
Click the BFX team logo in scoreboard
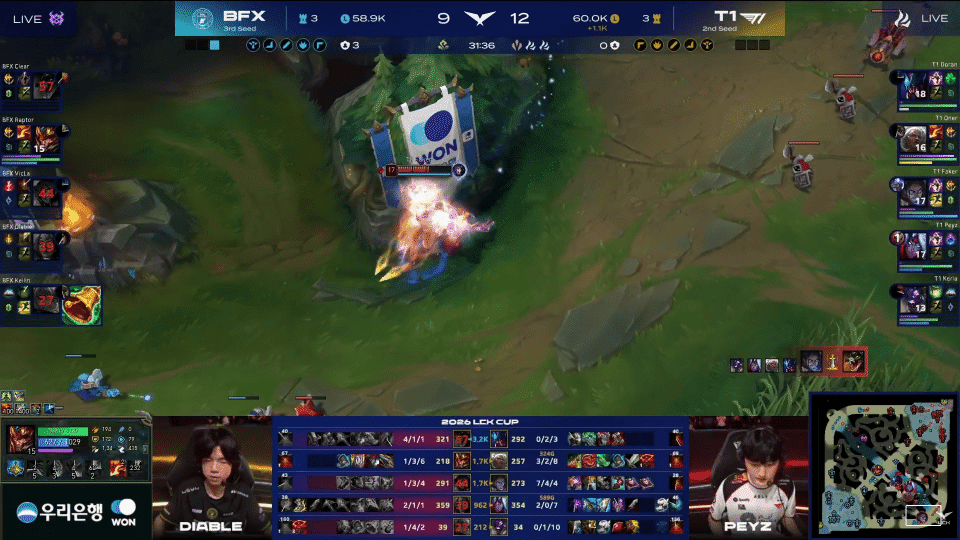point(202,18)
